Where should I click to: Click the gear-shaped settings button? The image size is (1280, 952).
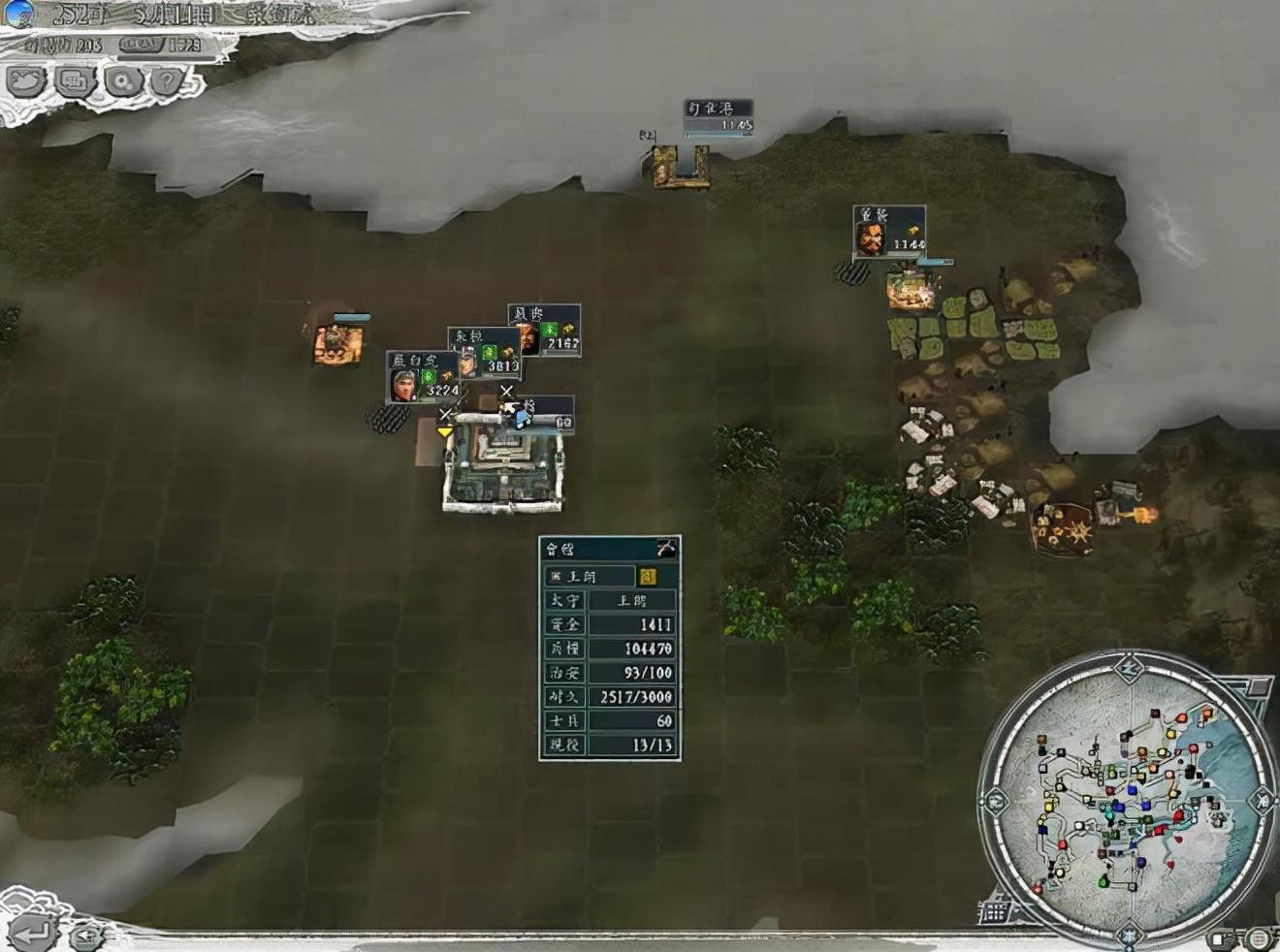pyautogui.click(x=123, y=81)
